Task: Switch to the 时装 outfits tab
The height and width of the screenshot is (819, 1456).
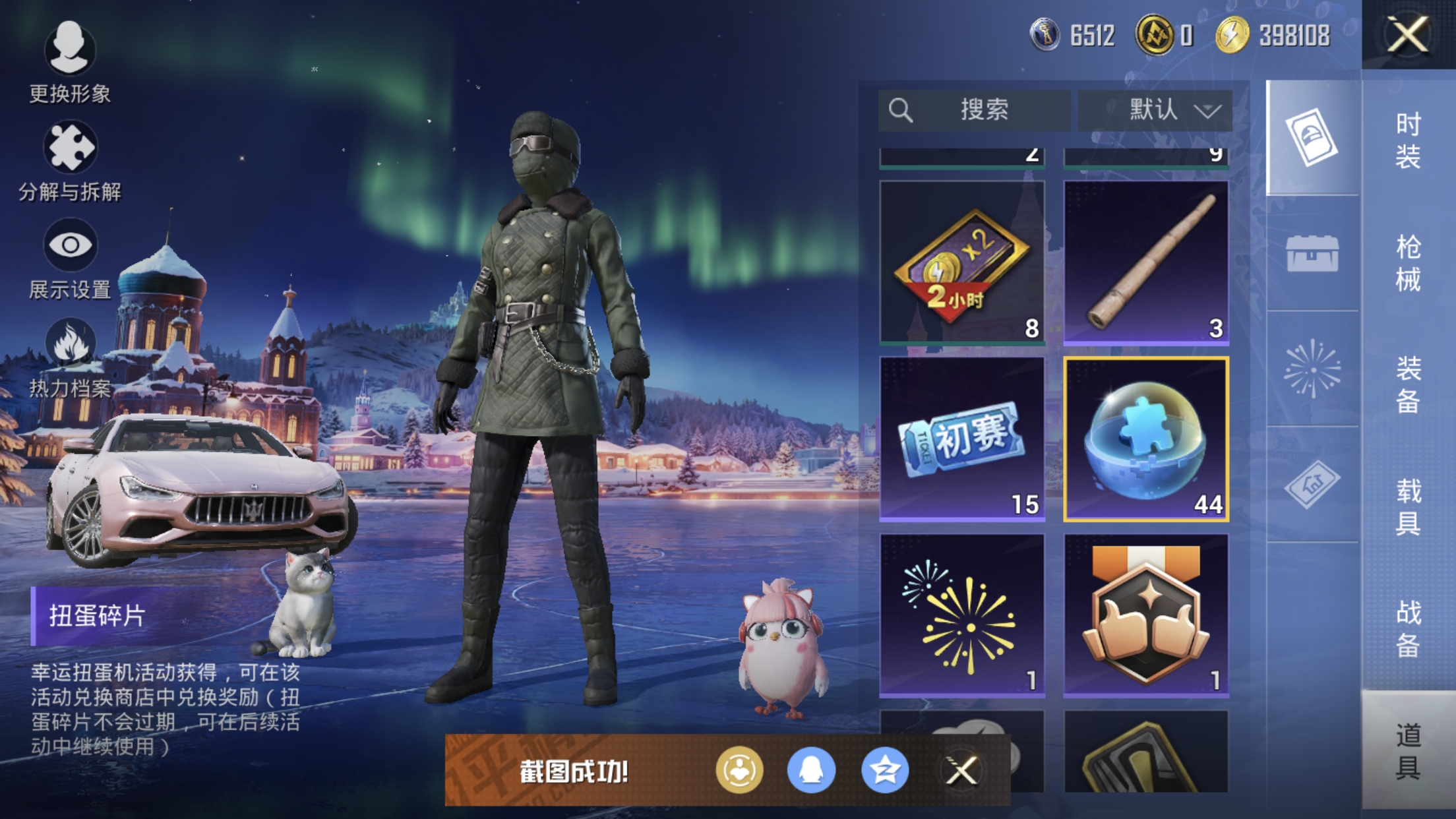Action: coord(1408,140)
